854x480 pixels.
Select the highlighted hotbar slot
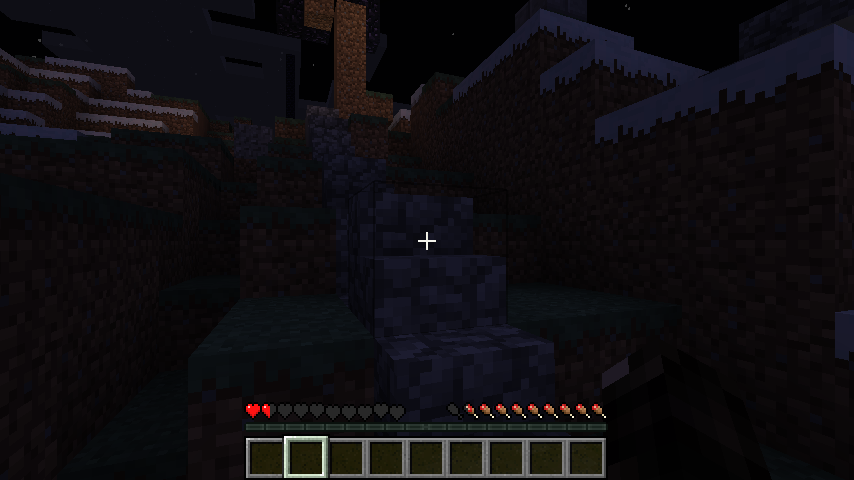(306, 458)
